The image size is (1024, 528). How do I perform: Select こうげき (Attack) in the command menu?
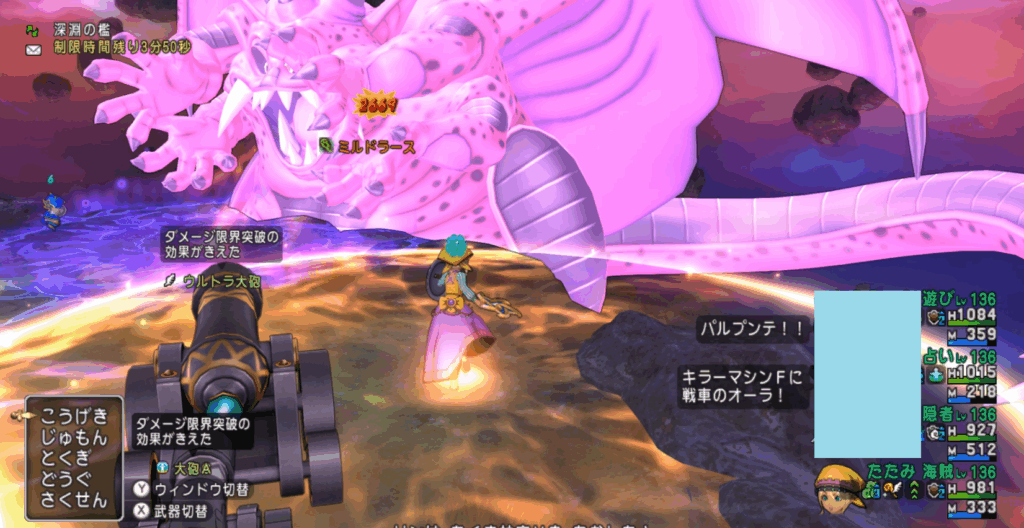72,413
